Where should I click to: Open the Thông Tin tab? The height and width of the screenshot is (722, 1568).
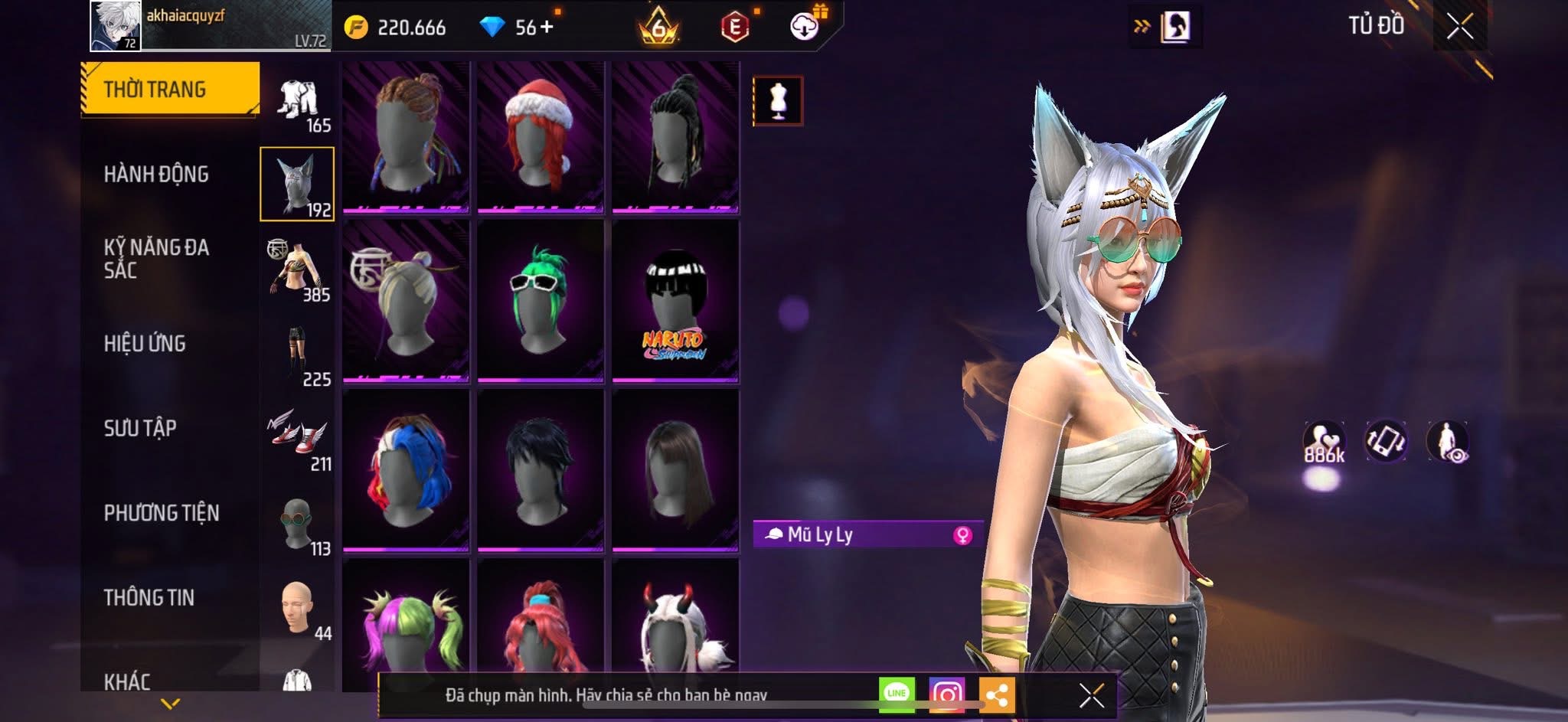[149, 597]
